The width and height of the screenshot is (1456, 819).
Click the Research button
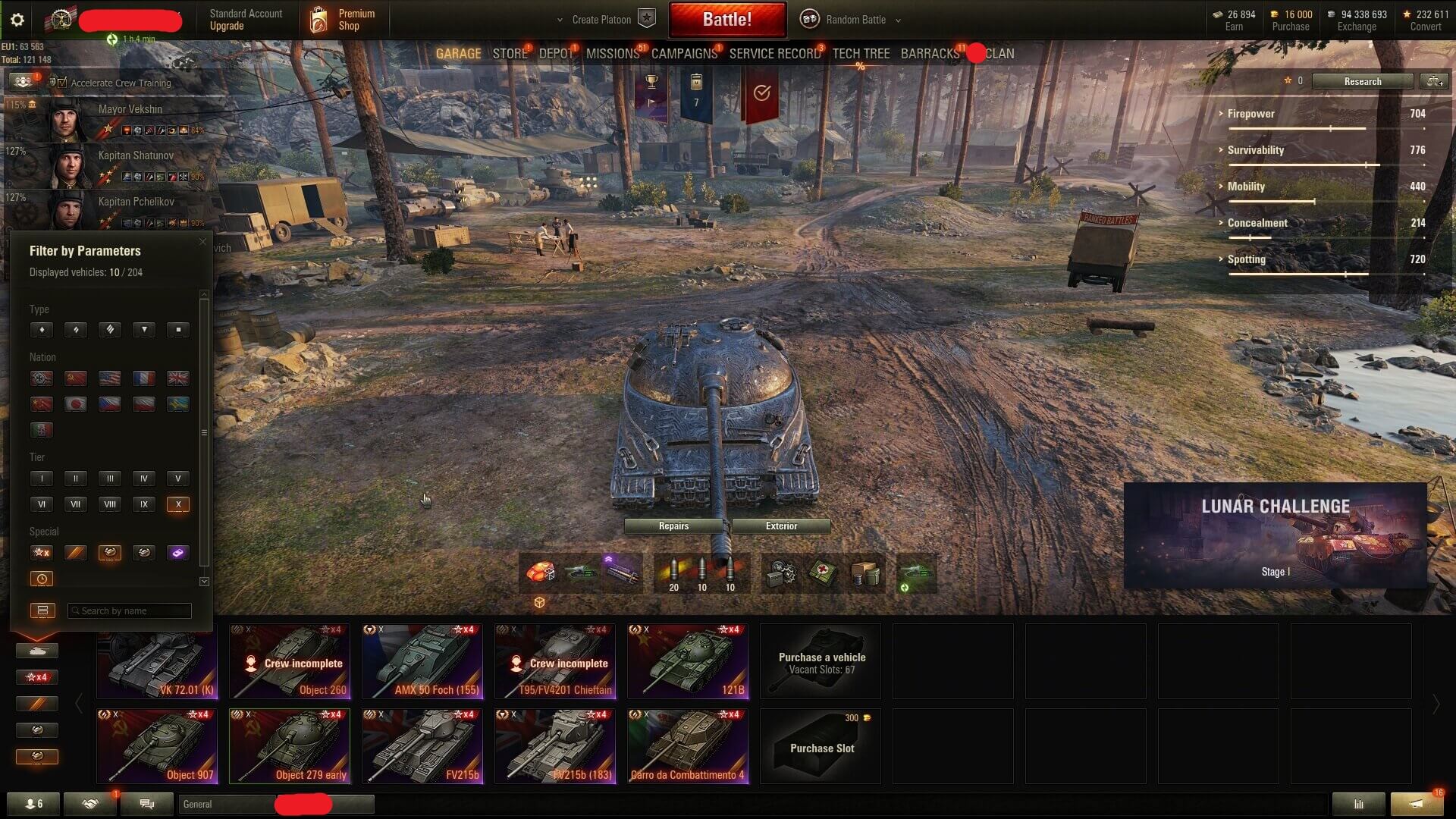point(1362,82)
